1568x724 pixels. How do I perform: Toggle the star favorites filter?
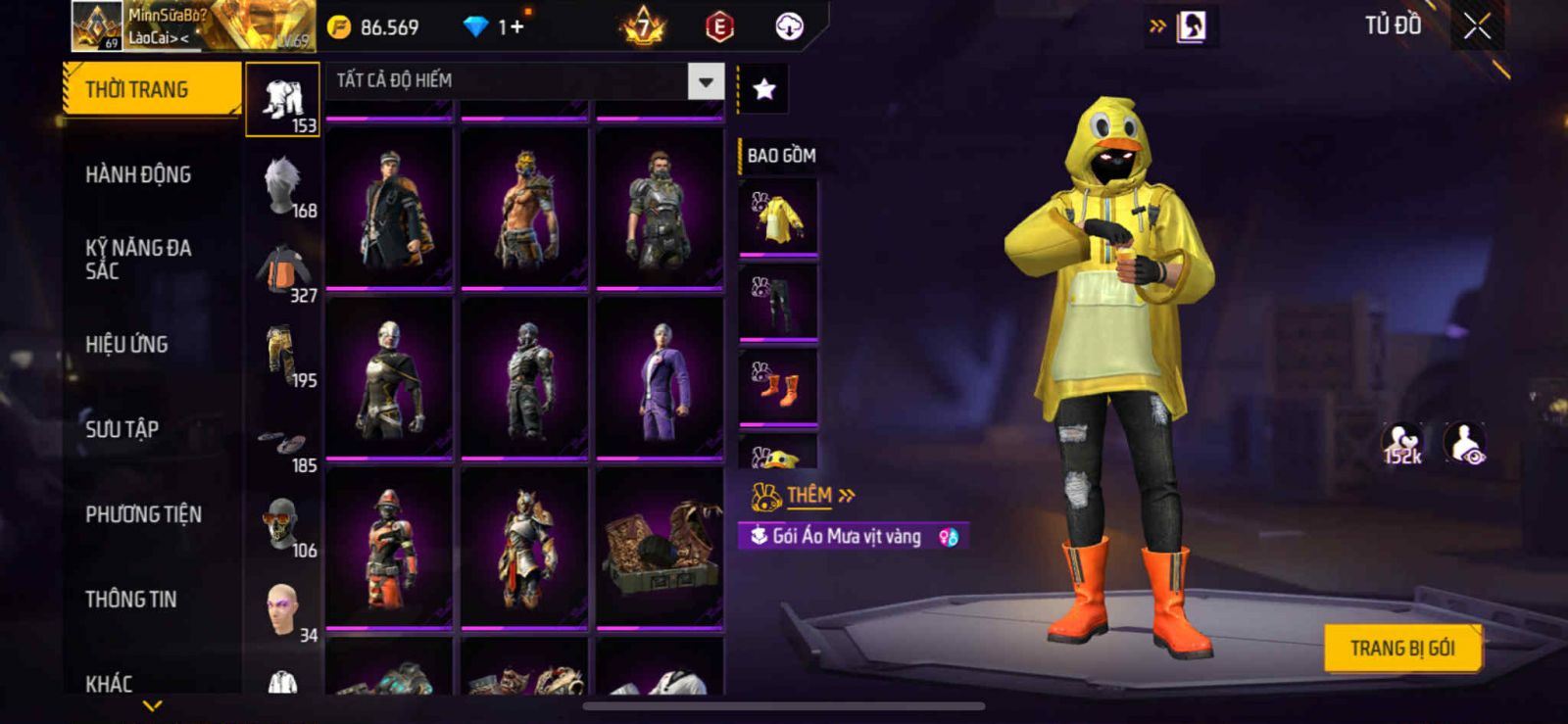click(x=764, y=89)
